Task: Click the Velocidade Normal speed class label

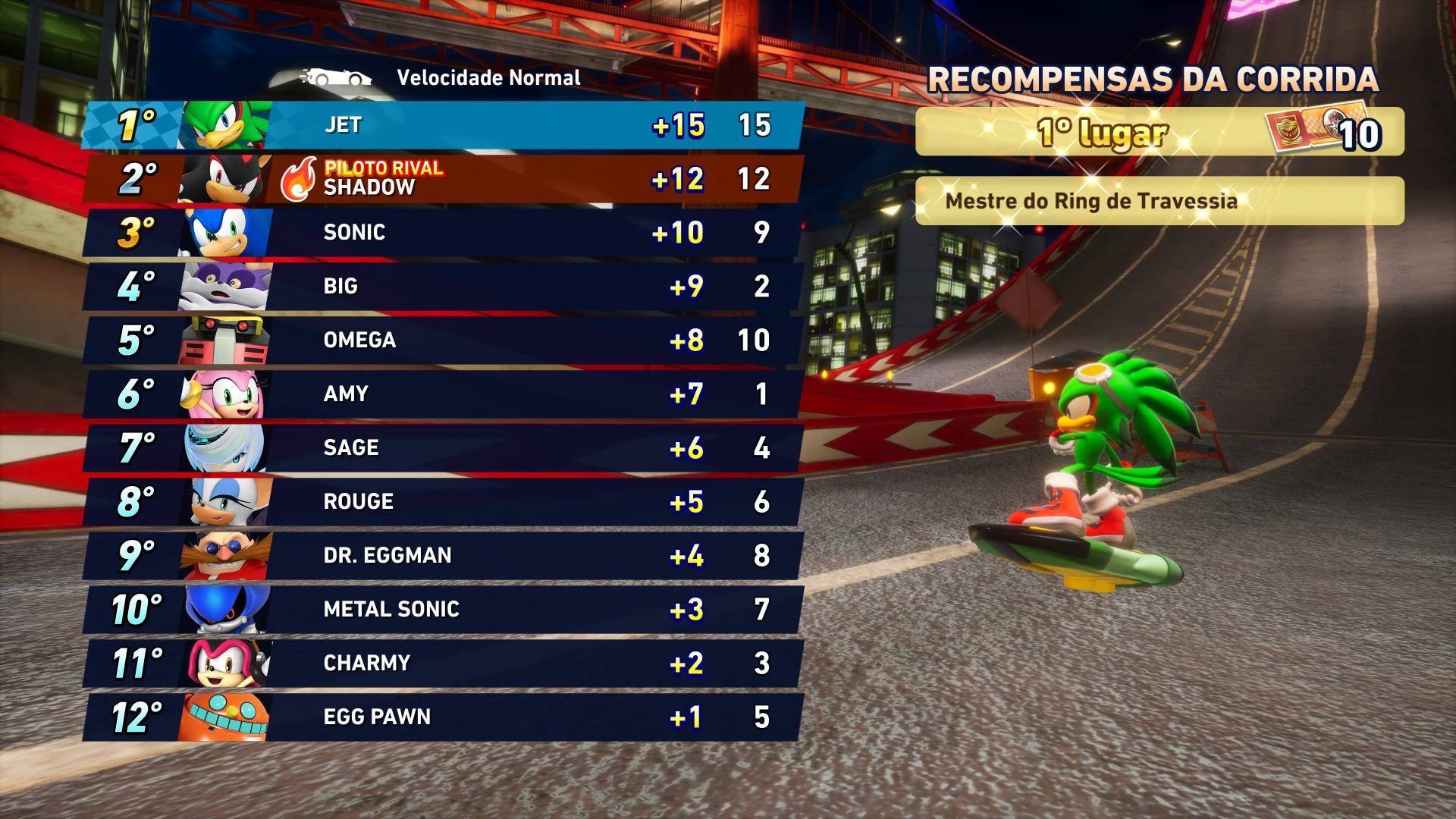Action: coord(488,77)
